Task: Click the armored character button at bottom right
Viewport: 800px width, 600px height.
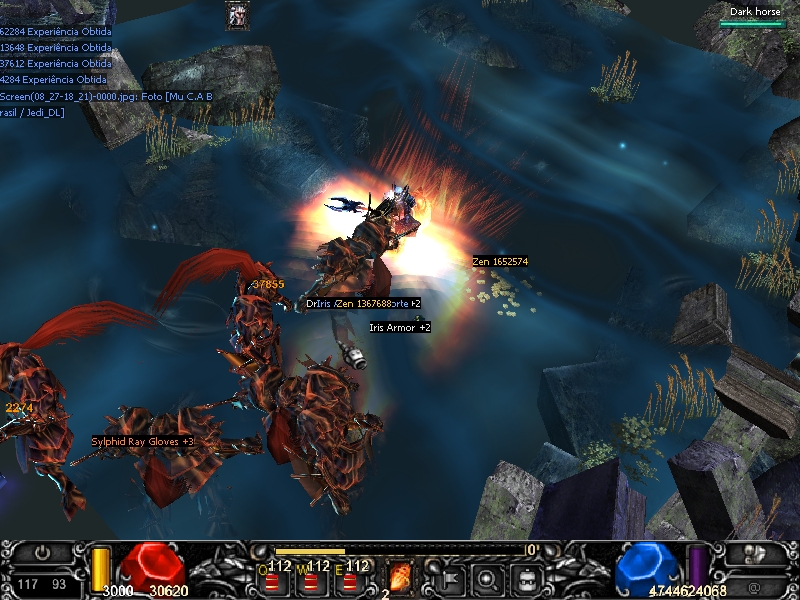Action: click(x=754, y=553)
